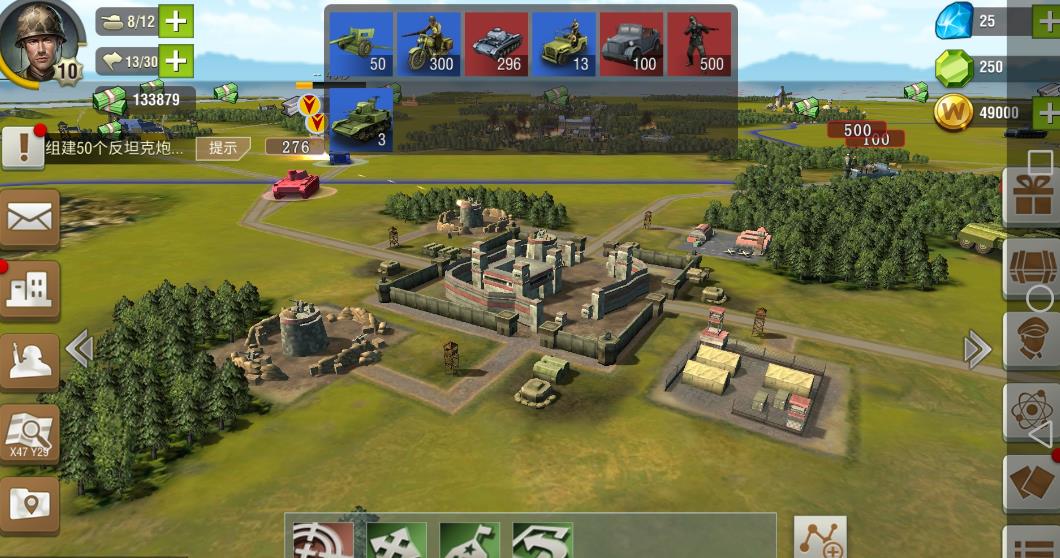Screen dimensions: 1060x558
Task: Buy more blue diamonds with plus button
Action: 1047,21
